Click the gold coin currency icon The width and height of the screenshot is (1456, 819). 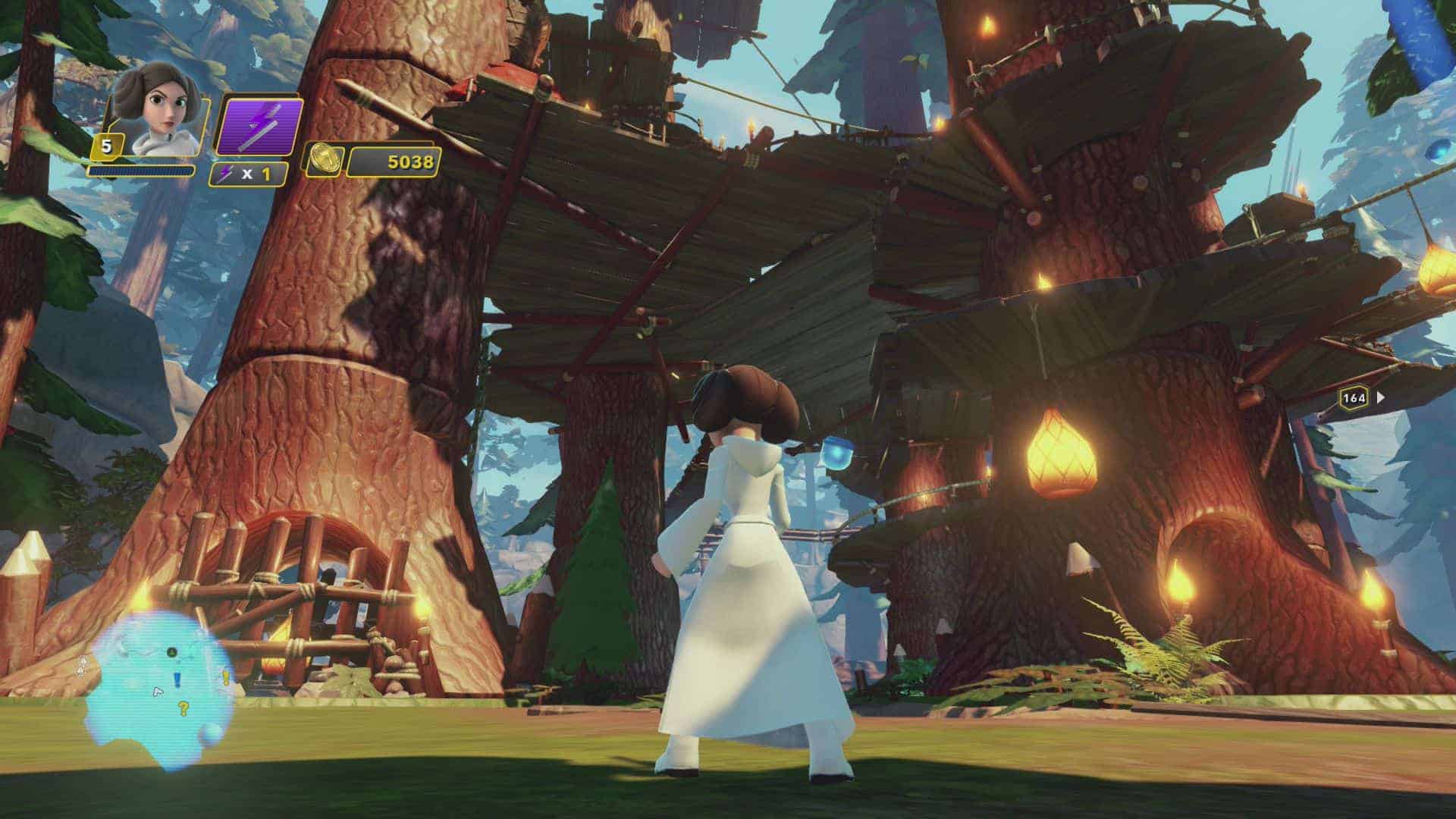(324, 161)
